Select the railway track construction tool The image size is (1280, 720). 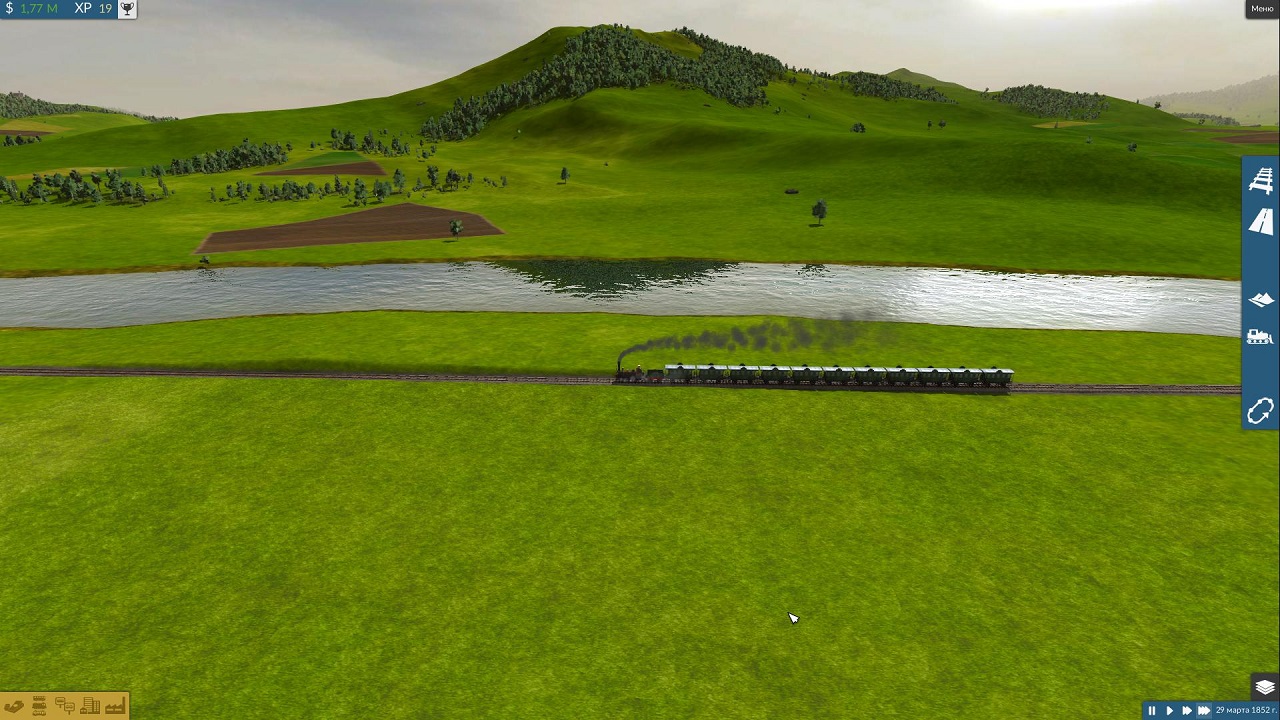[x=1260, y=181]
